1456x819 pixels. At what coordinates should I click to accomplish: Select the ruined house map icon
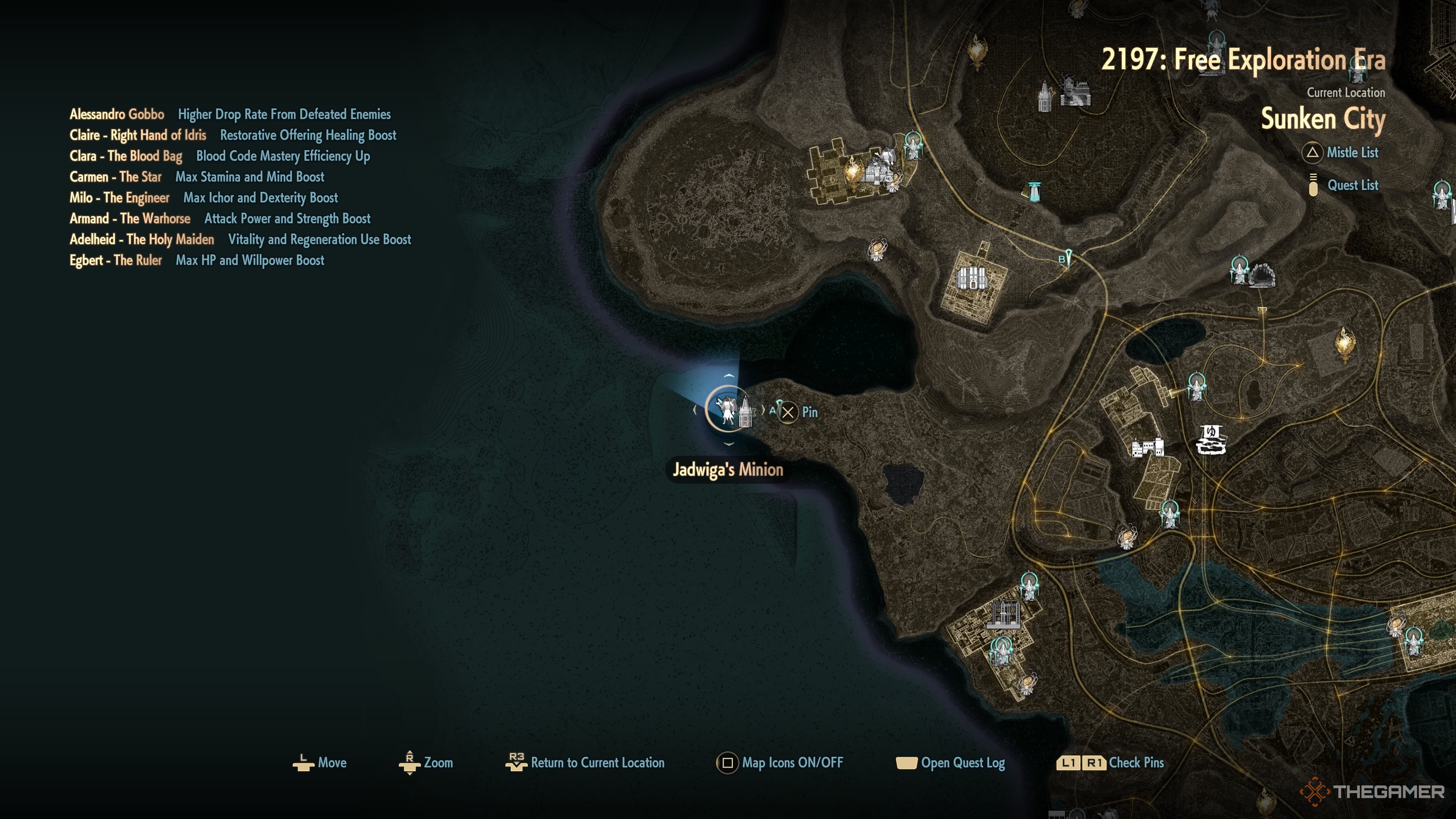1075,91
